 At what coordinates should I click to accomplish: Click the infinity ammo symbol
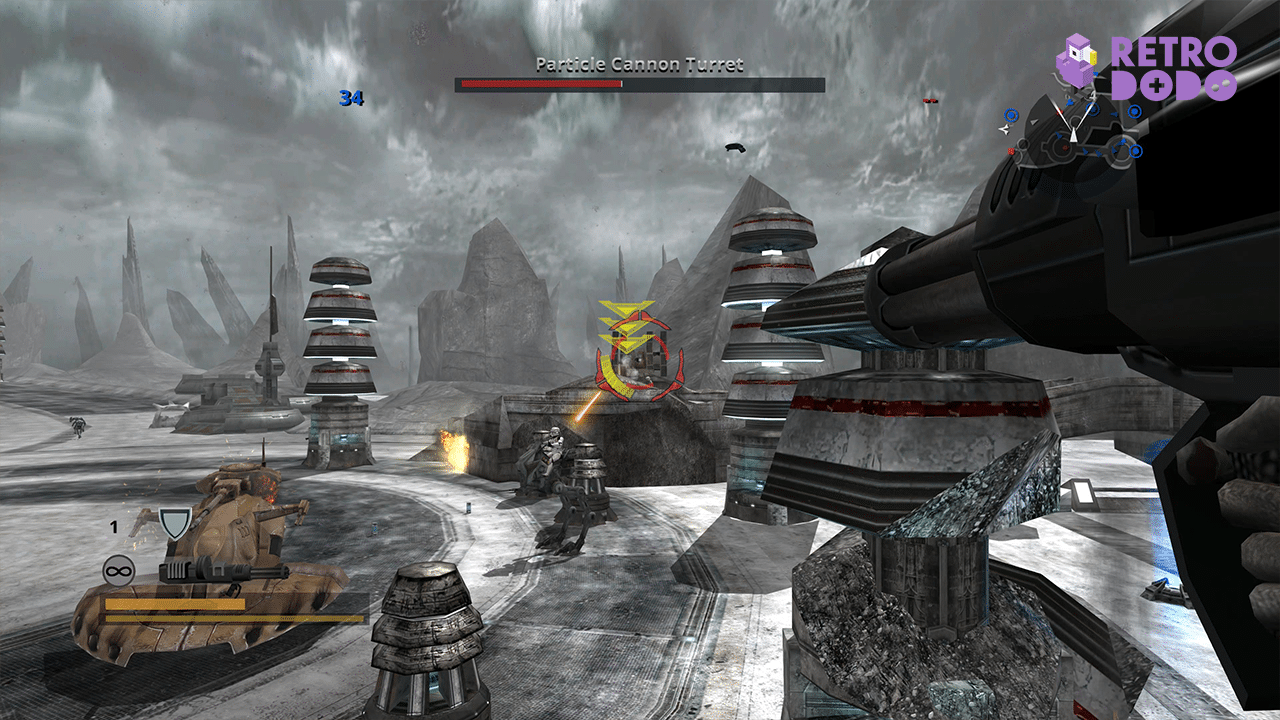120,570
